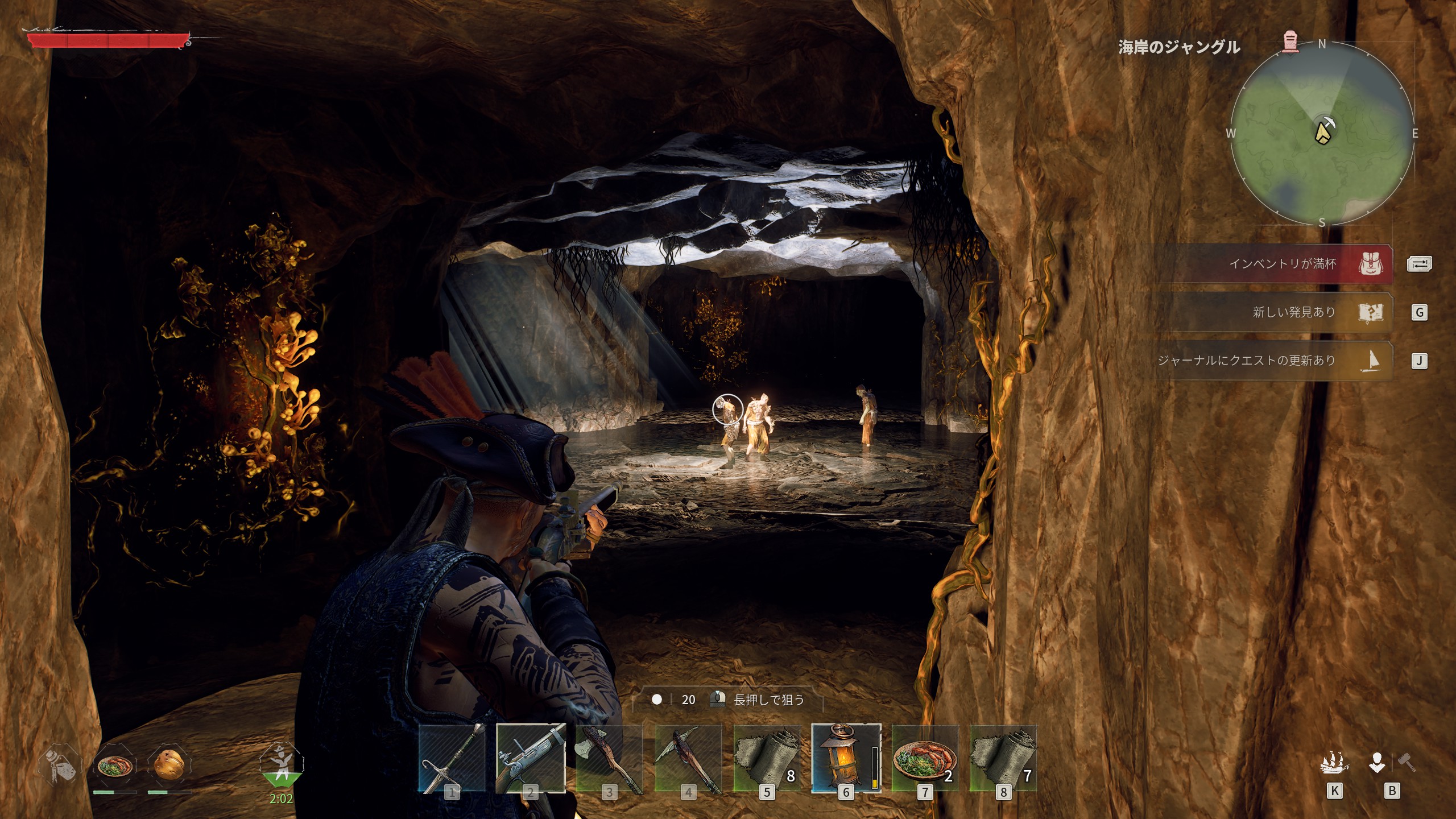Use the cloth bandage stack of 8
This screenshot has height=819, width=1456.
coord(767,758)
